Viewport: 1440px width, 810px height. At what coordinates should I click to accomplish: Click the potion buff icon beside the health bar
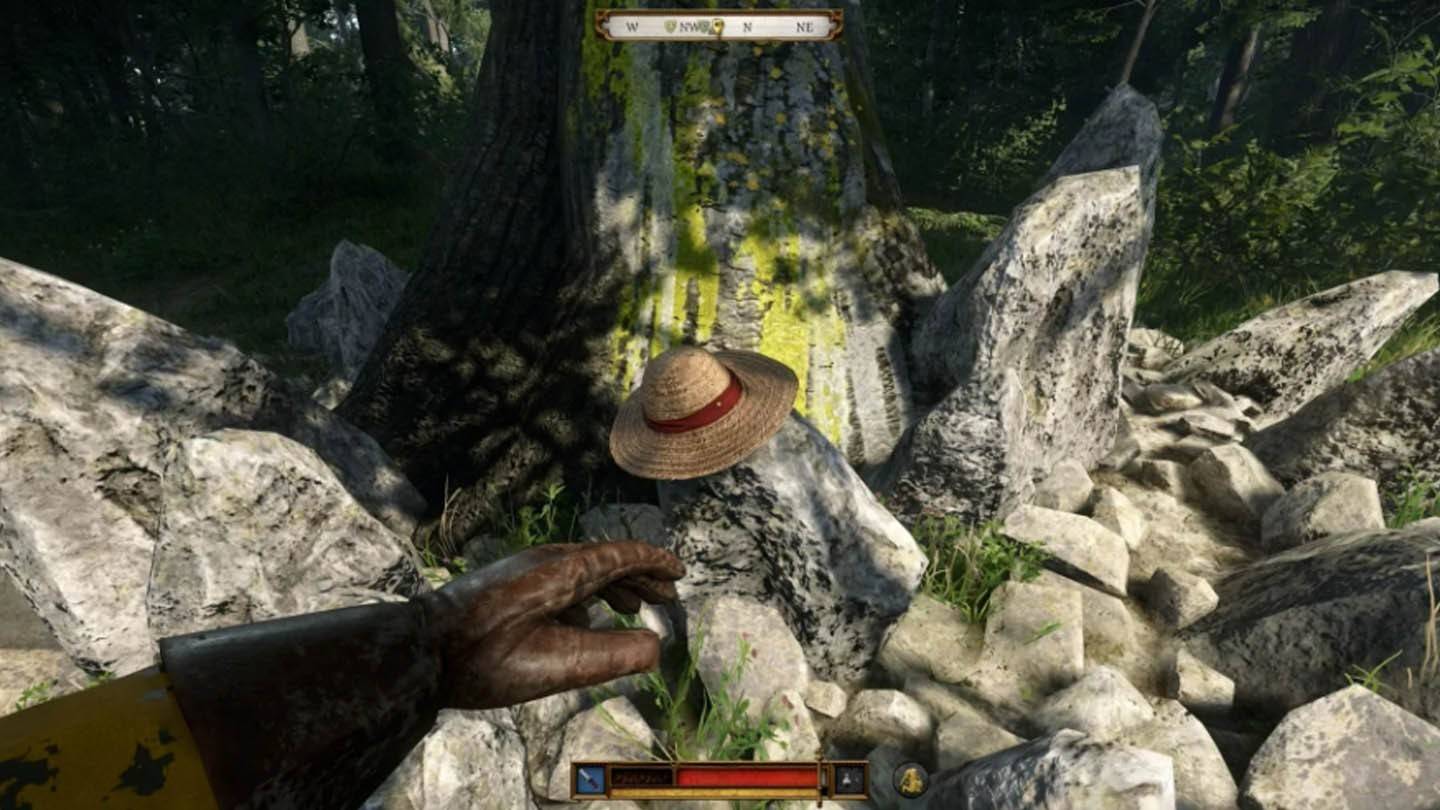[x=847, y=781]
